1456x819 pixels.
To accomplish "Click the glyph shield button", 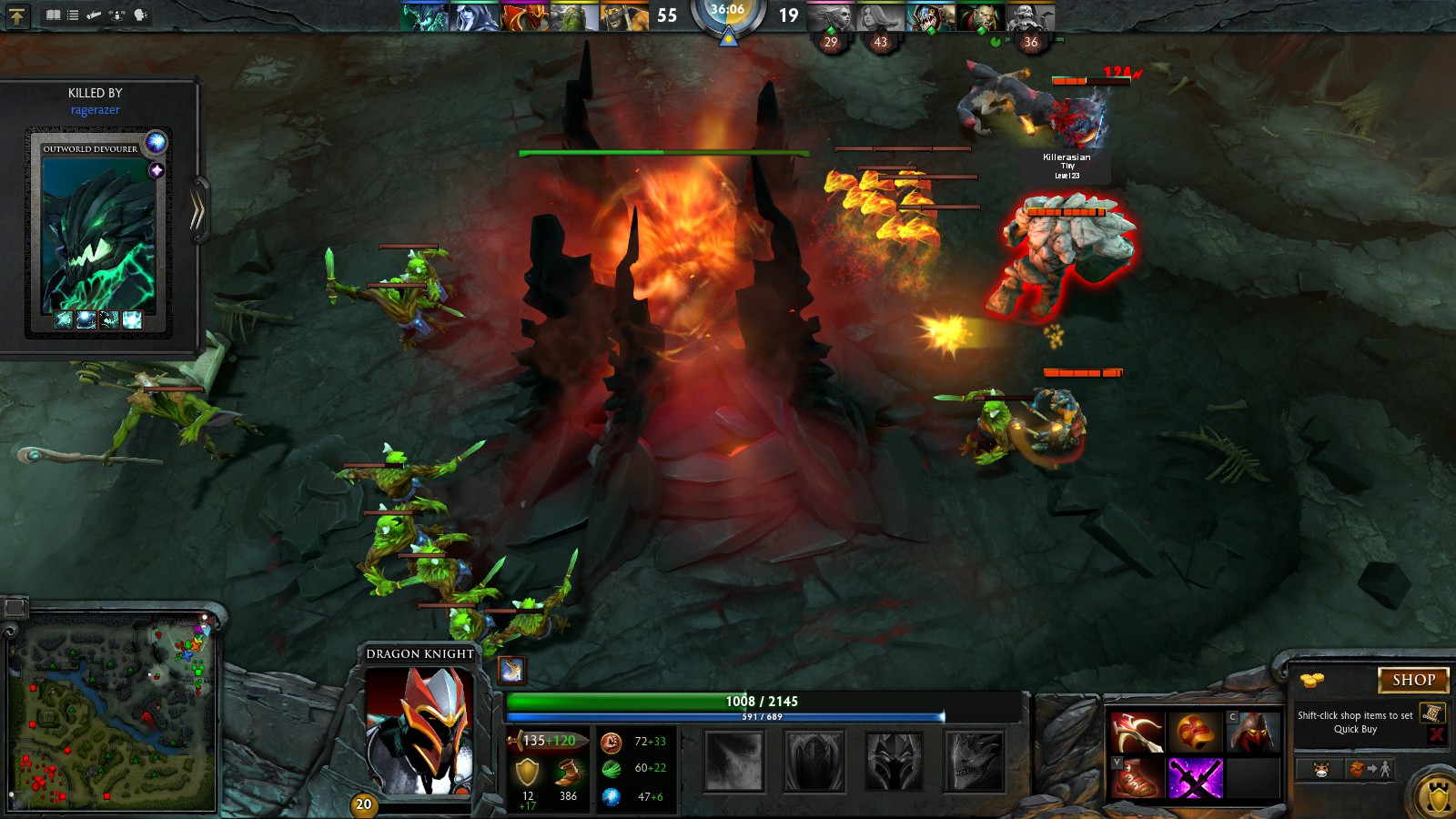I will [1438, 798].
